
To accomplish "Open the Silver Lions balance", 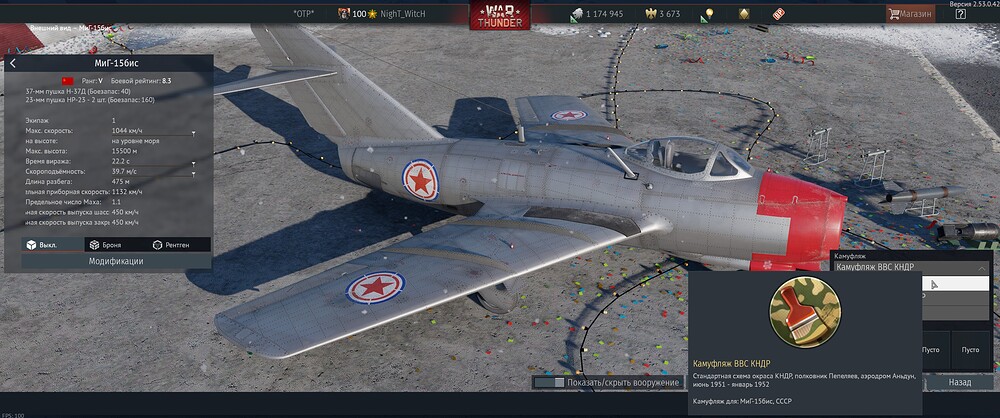I will coord(596,14).
